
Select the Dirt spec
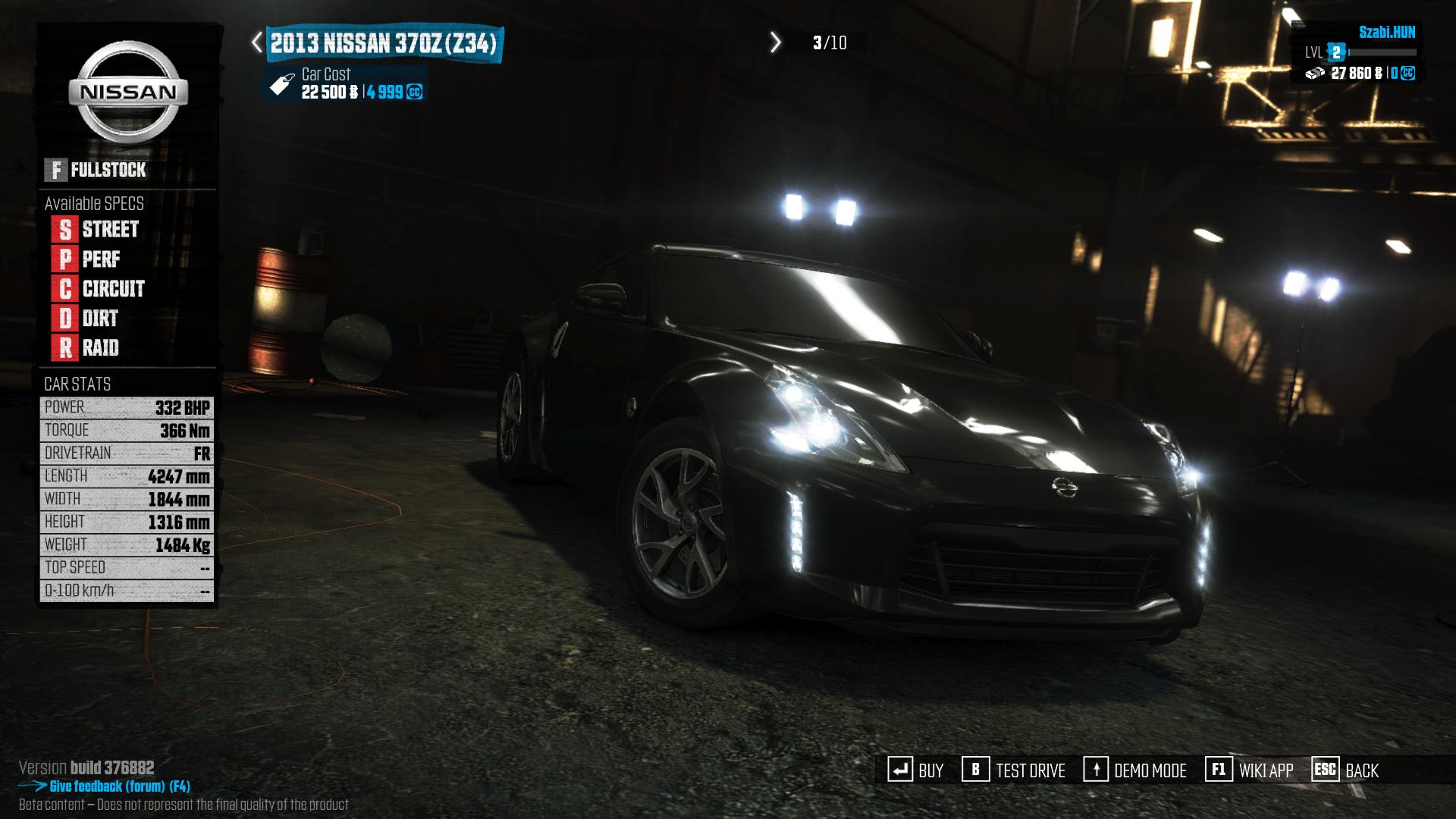pos(86,318)
